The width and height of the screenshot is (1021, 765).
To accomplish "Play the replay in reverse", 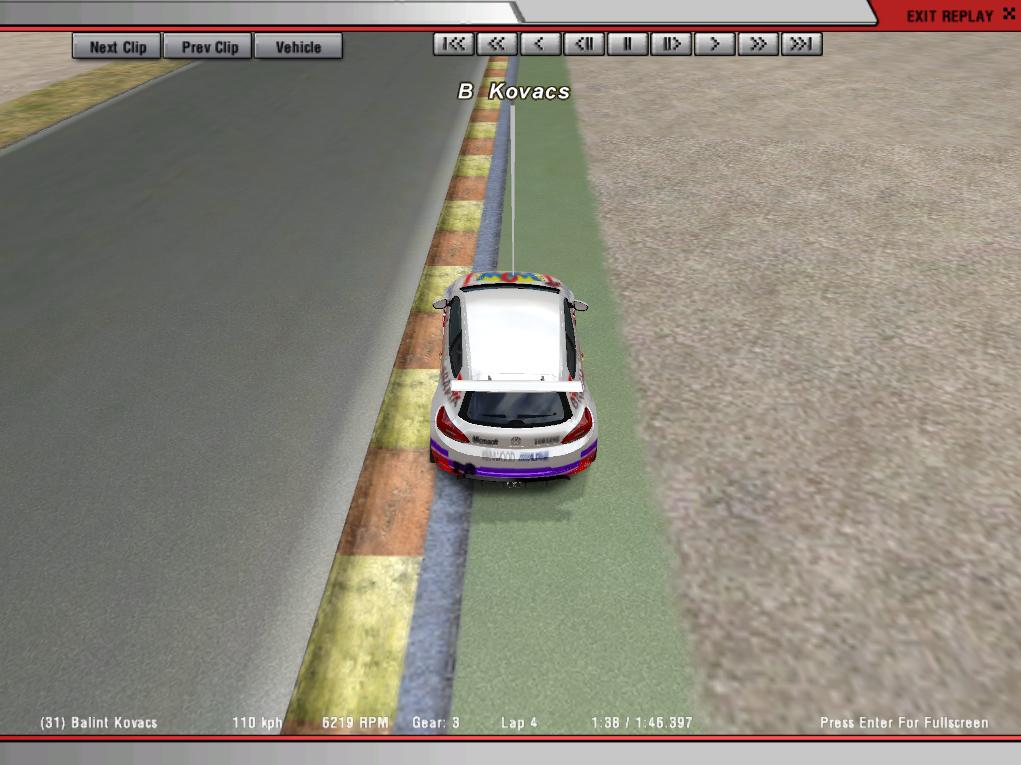I will (540, 44).
